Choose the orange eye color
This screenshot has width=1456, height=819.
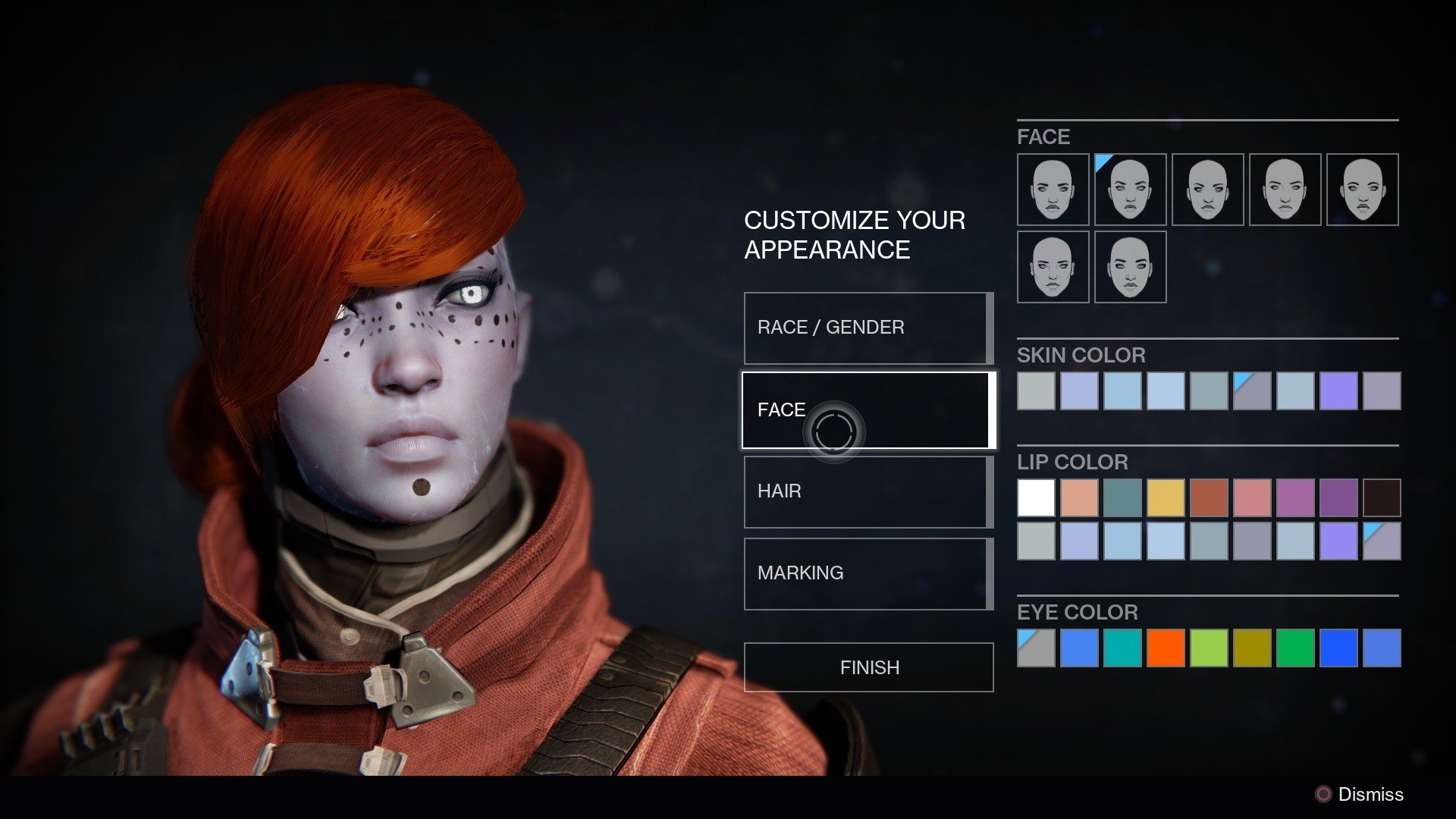tap(1166, 648)
